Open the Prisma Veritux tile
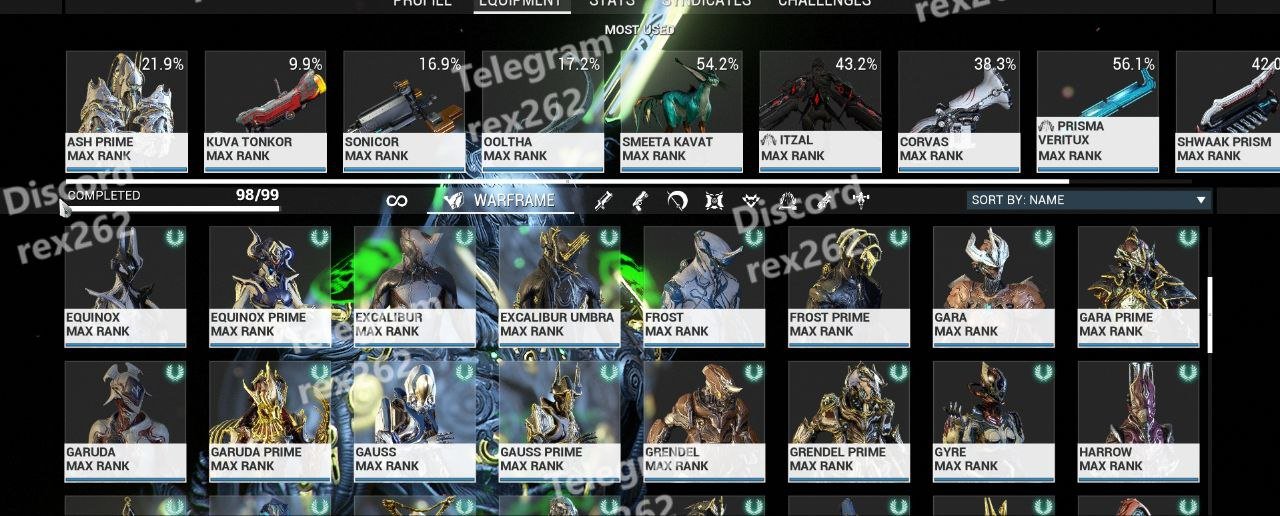1280x516 pixels. tap(1097, 111)
